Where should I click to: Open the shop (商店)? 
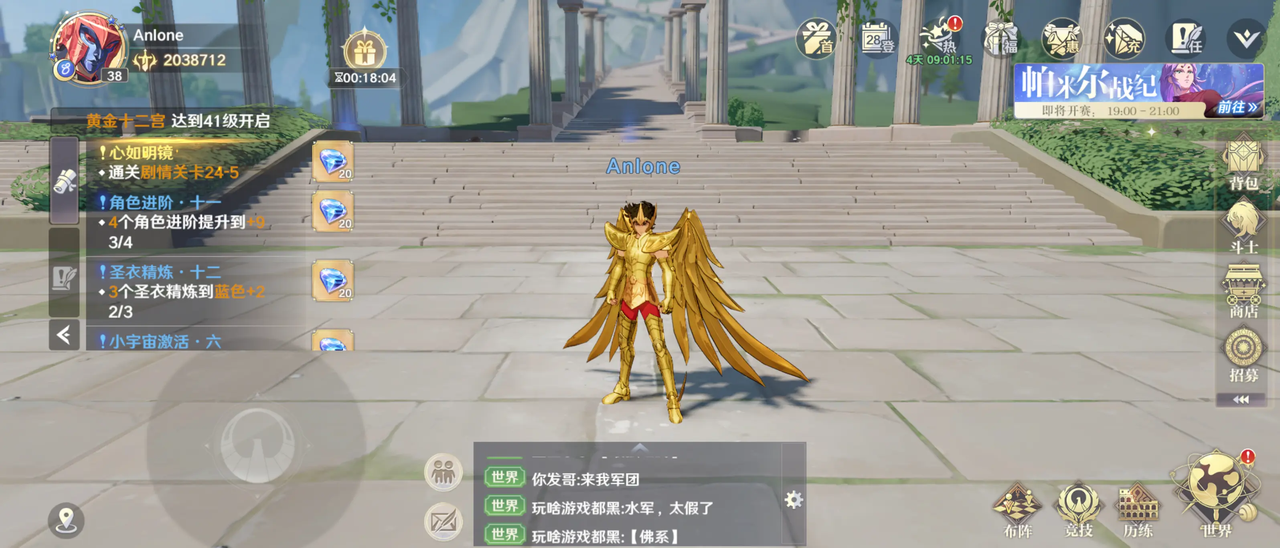pyautogui.click(x=1243, y=290)
